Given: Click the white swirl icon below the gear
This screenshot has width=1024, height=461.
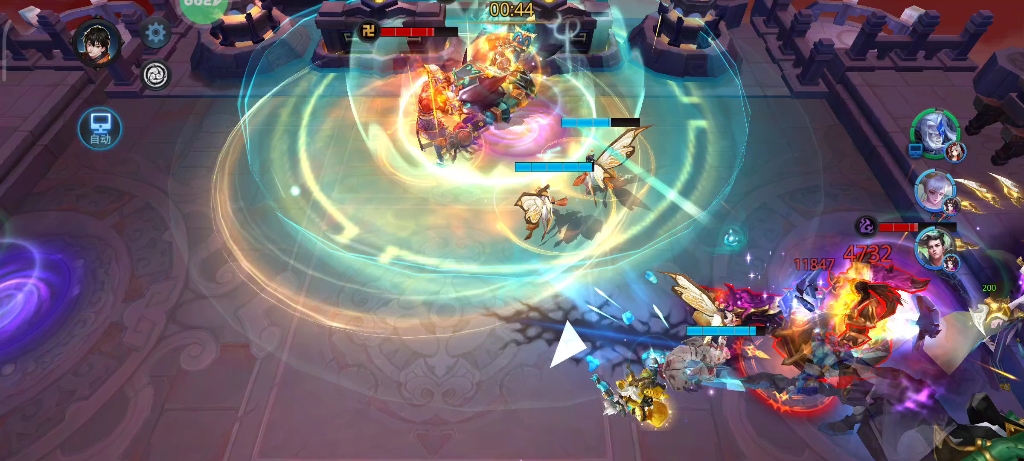Looking at the screenshot, I should pos(155,74).
